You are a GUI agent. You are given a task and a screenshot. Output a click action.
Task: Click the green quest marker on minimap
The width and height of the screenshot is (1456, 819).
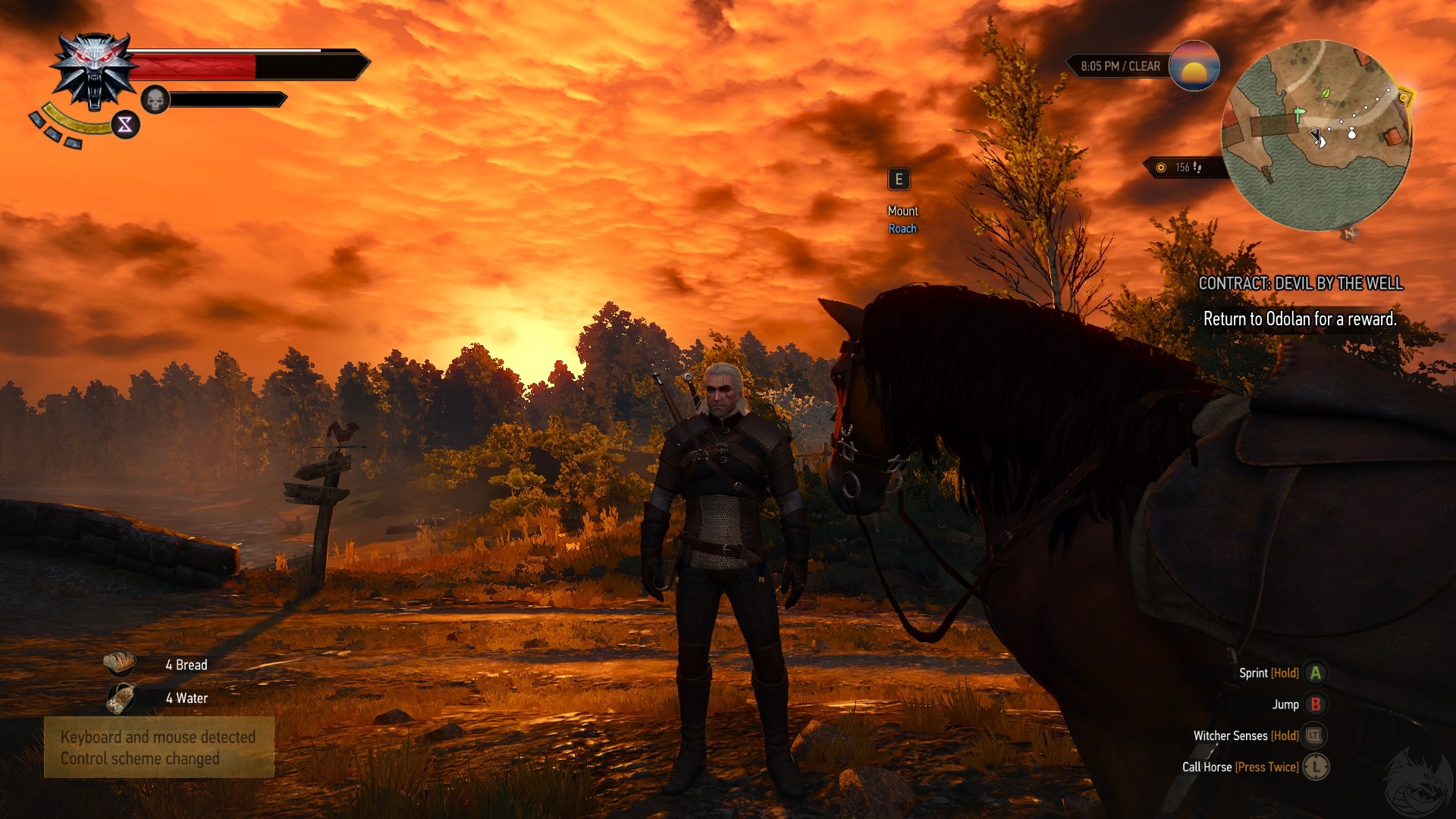tap(1300, 115)
